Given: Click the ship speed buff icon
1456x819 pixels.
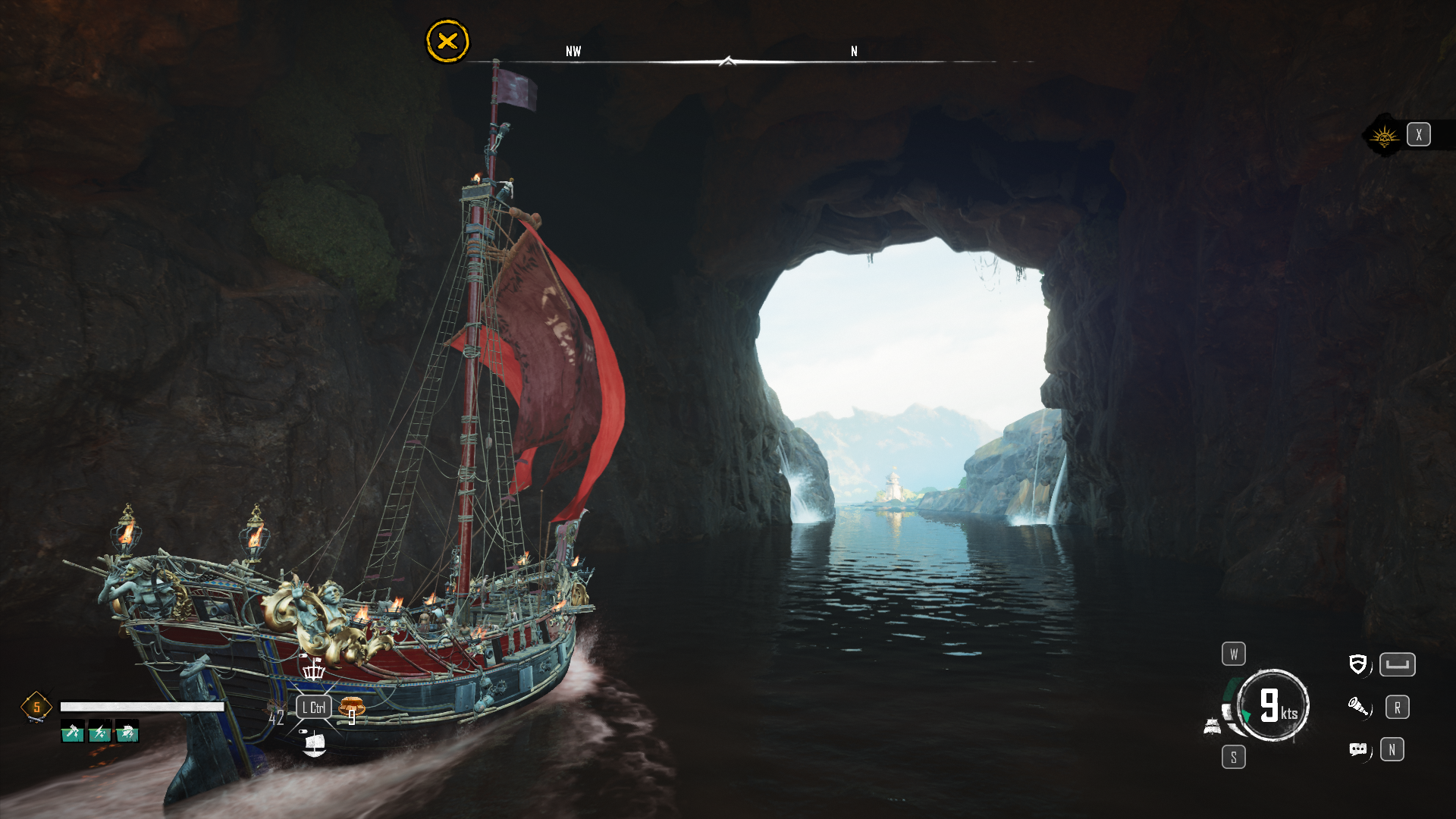Looking at the screenshot, I should point(127,733).
